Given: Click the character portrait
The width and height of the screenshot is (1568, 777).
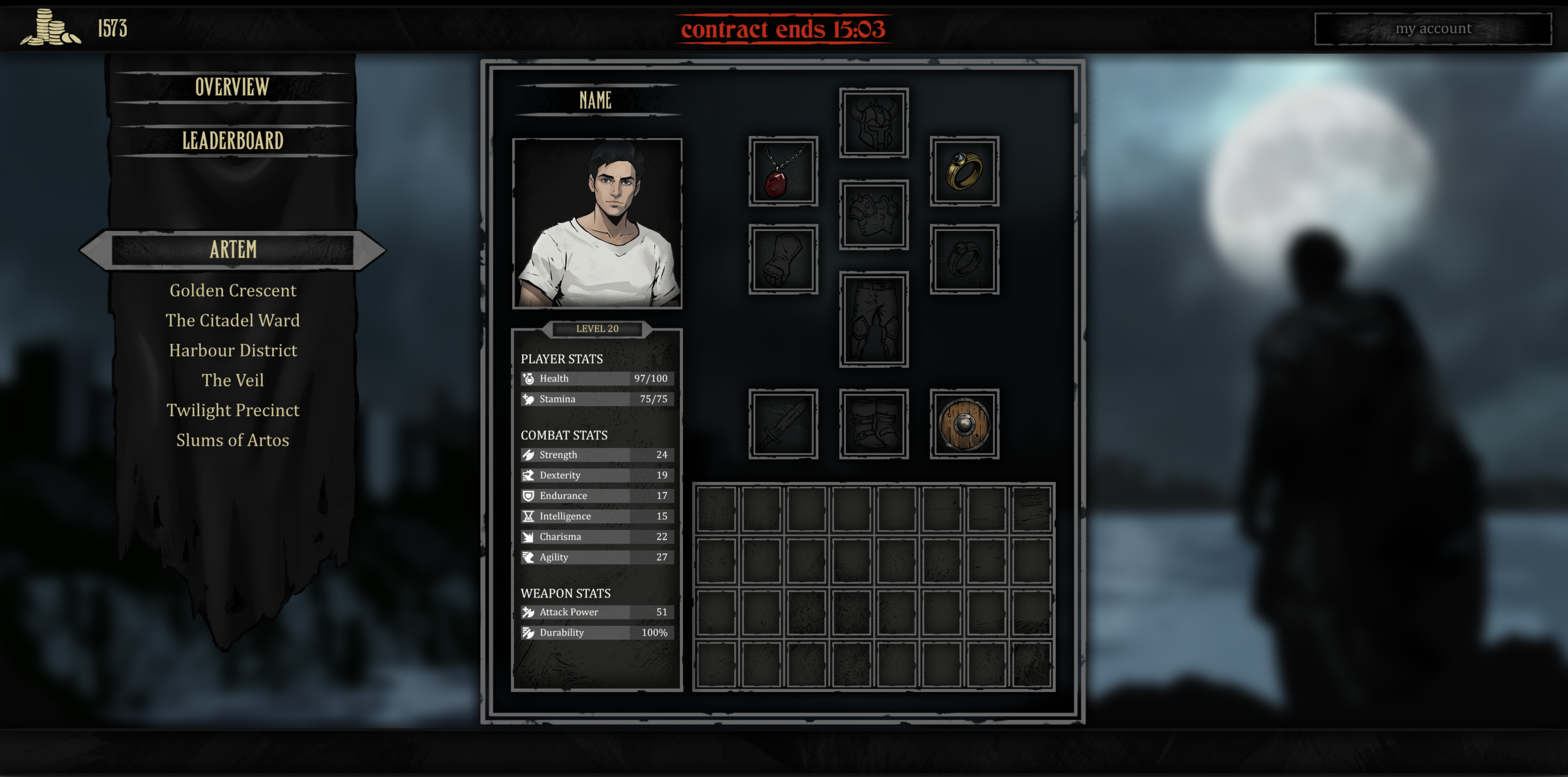Looking at the screenshot, I should click(597, 224).
